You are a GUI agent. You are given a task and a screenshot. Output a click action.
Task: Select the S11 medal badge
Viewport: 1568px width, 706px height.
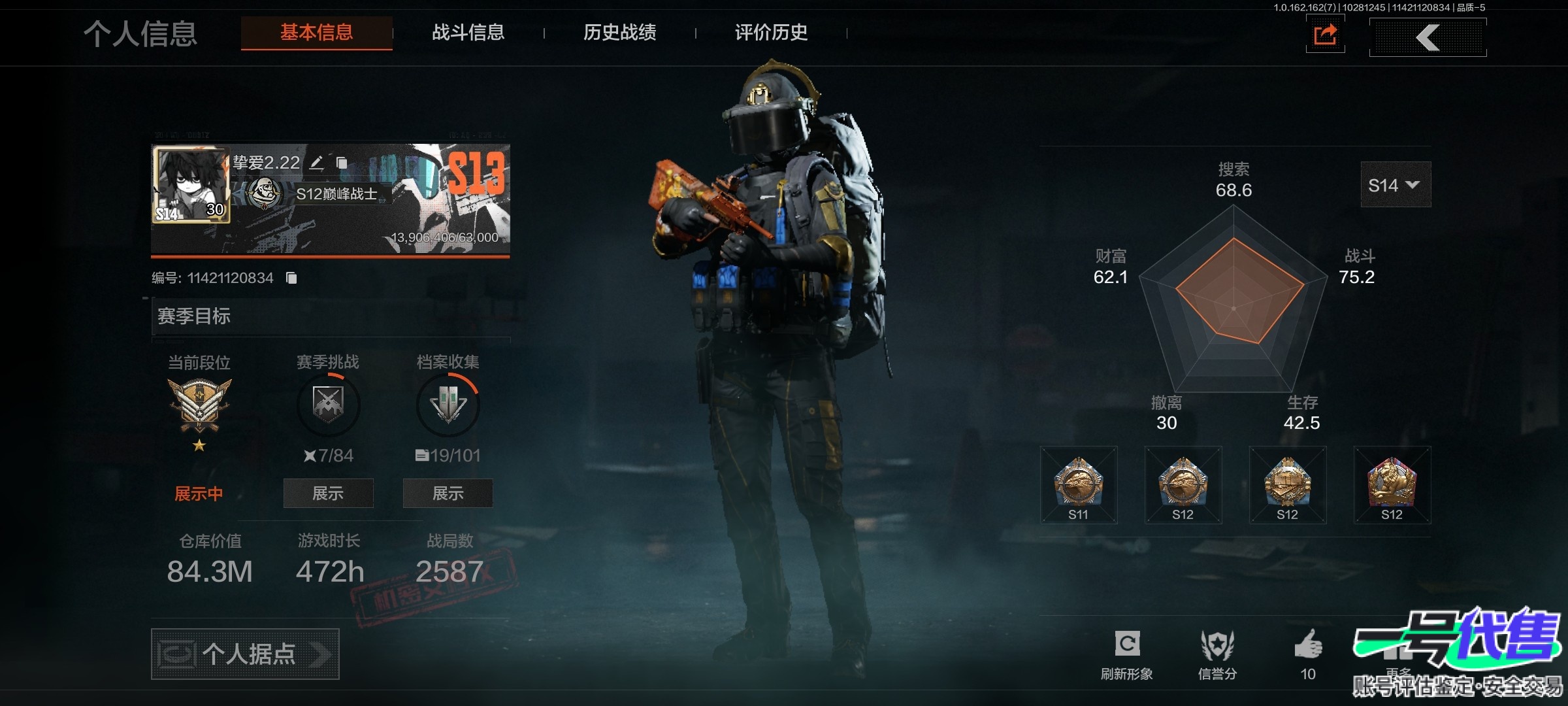click(1079, 485)
